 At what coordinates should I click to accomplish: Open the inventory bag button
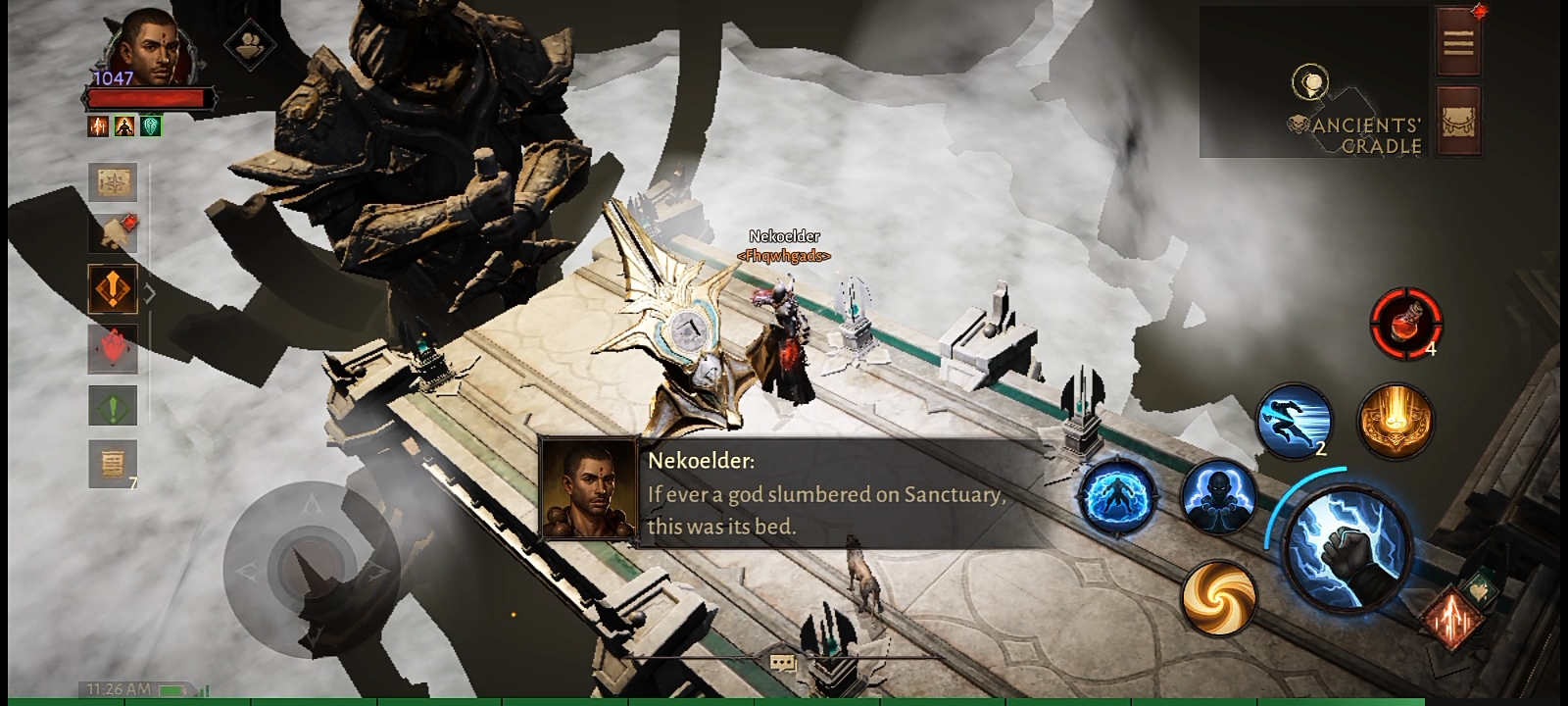[1458, 120]
